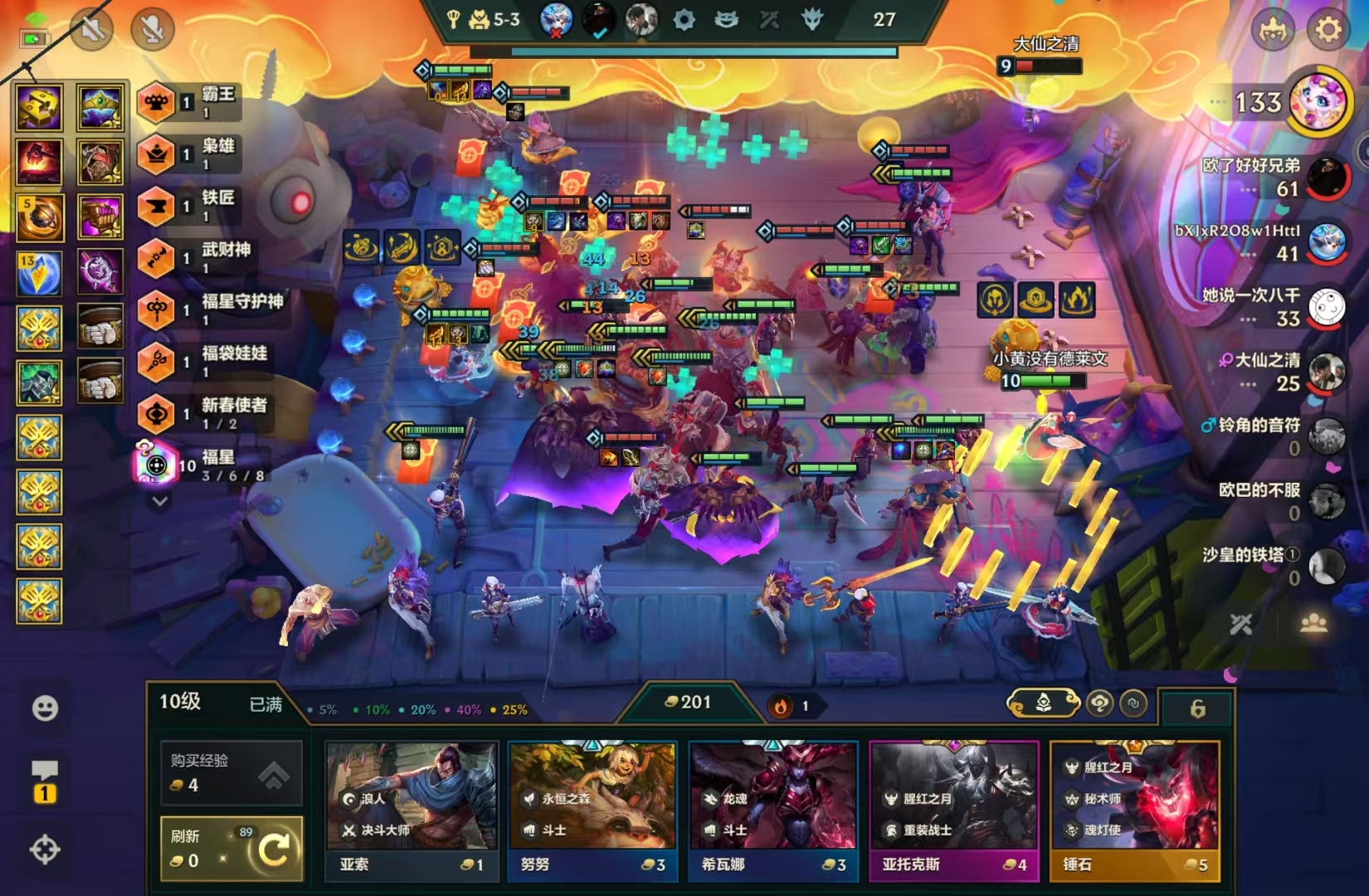Refresh the shop with 刷新 button
The height and width of the screenshot is (896, 1369).
[x=231, y=848]
